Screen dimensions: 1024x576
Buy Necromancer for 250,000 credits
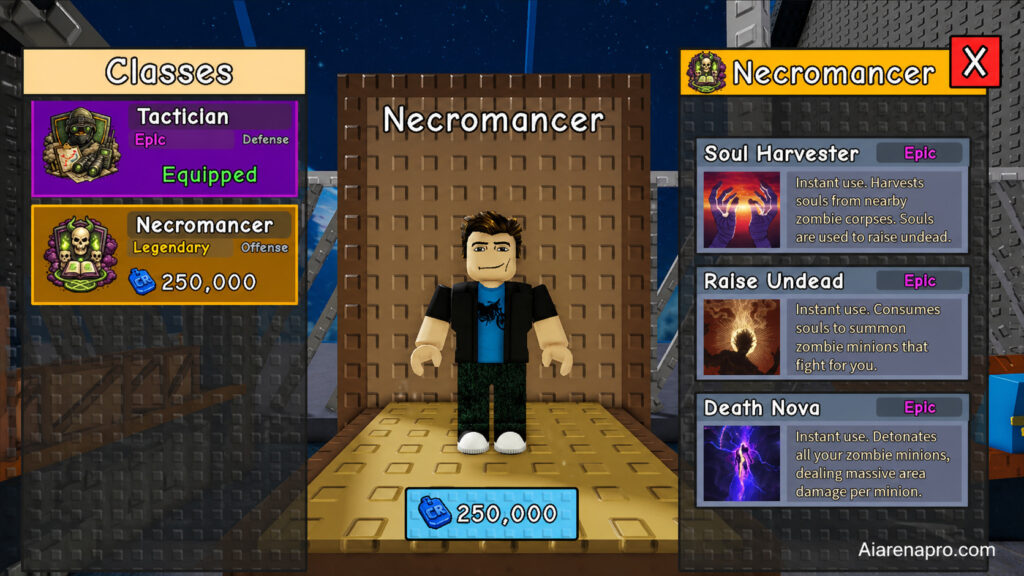491,514
